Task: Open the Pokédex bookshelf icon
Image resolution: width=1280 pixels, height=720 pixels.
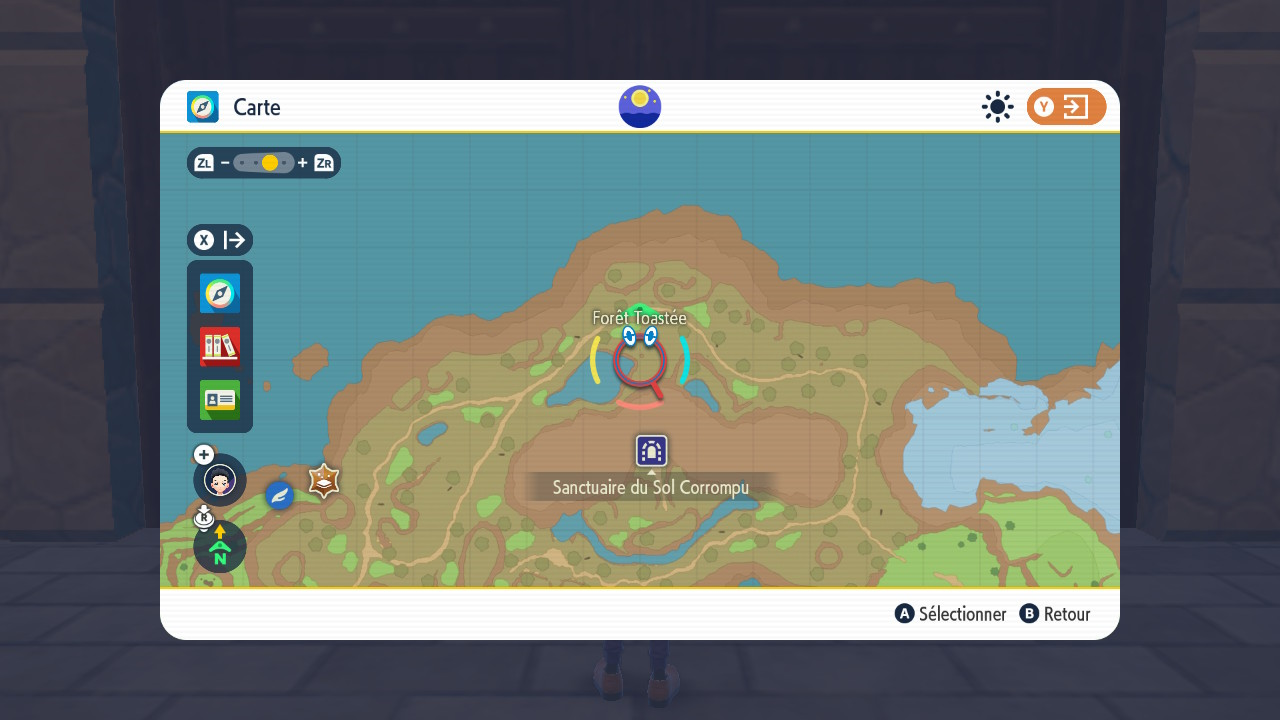Action: pos(220,347)
